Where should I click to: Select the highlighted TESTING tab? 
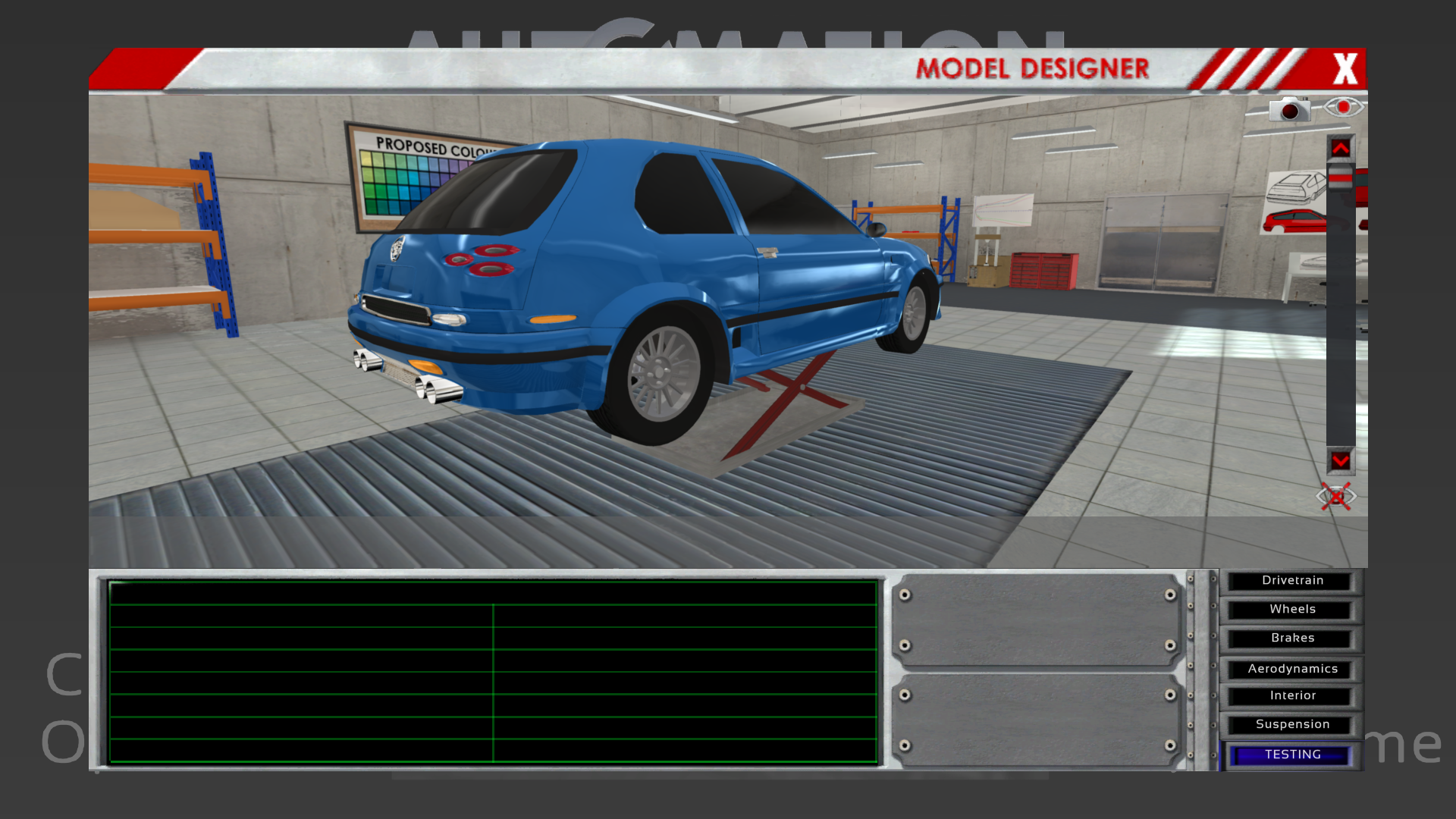pyautogui.click(x=1291, y=755)
